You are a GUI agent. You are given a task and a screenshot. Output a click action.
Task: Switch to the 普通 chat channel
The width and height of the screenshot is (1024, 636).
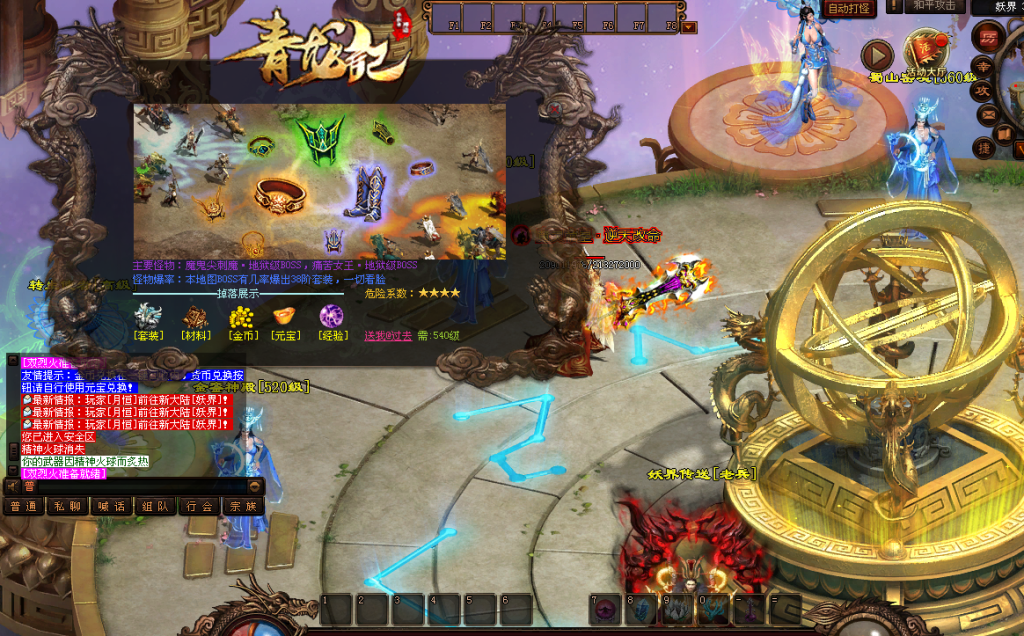point(23,507)
